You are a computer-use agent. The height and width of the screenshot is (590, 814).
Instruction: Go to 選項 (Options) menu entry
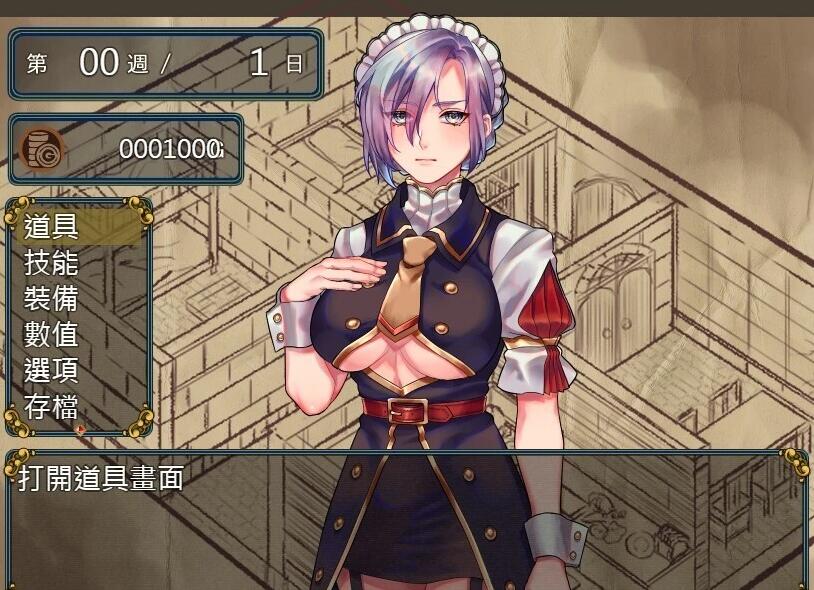[x=52, y=371]
